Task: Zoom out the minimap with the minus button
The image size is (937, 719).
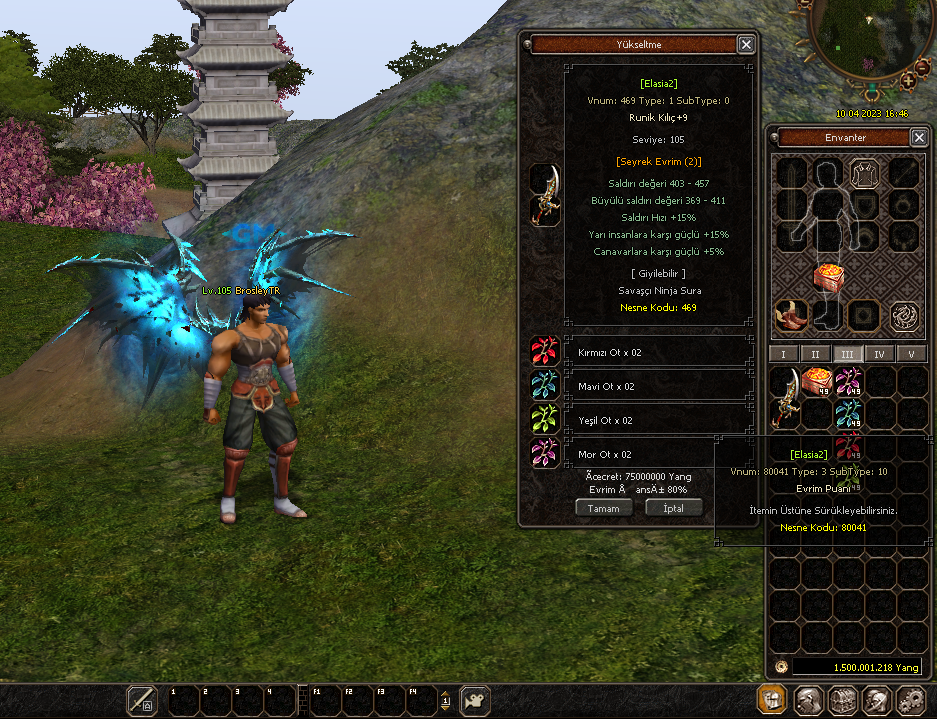Action: coord(922,69)
